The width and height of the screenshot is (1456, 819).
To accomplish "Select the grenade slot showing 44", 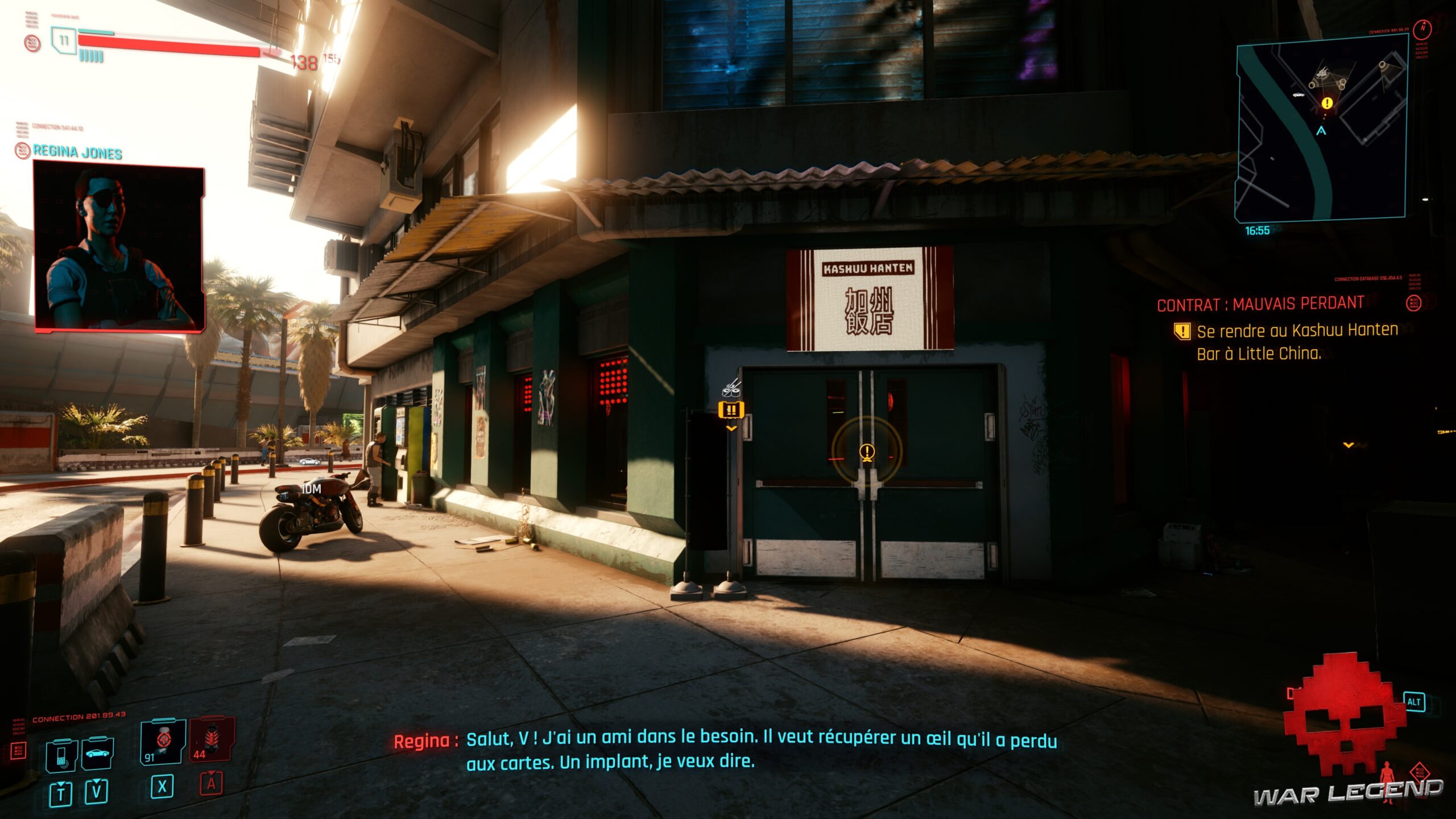I will pyautogui.click(x=212, y=739).
